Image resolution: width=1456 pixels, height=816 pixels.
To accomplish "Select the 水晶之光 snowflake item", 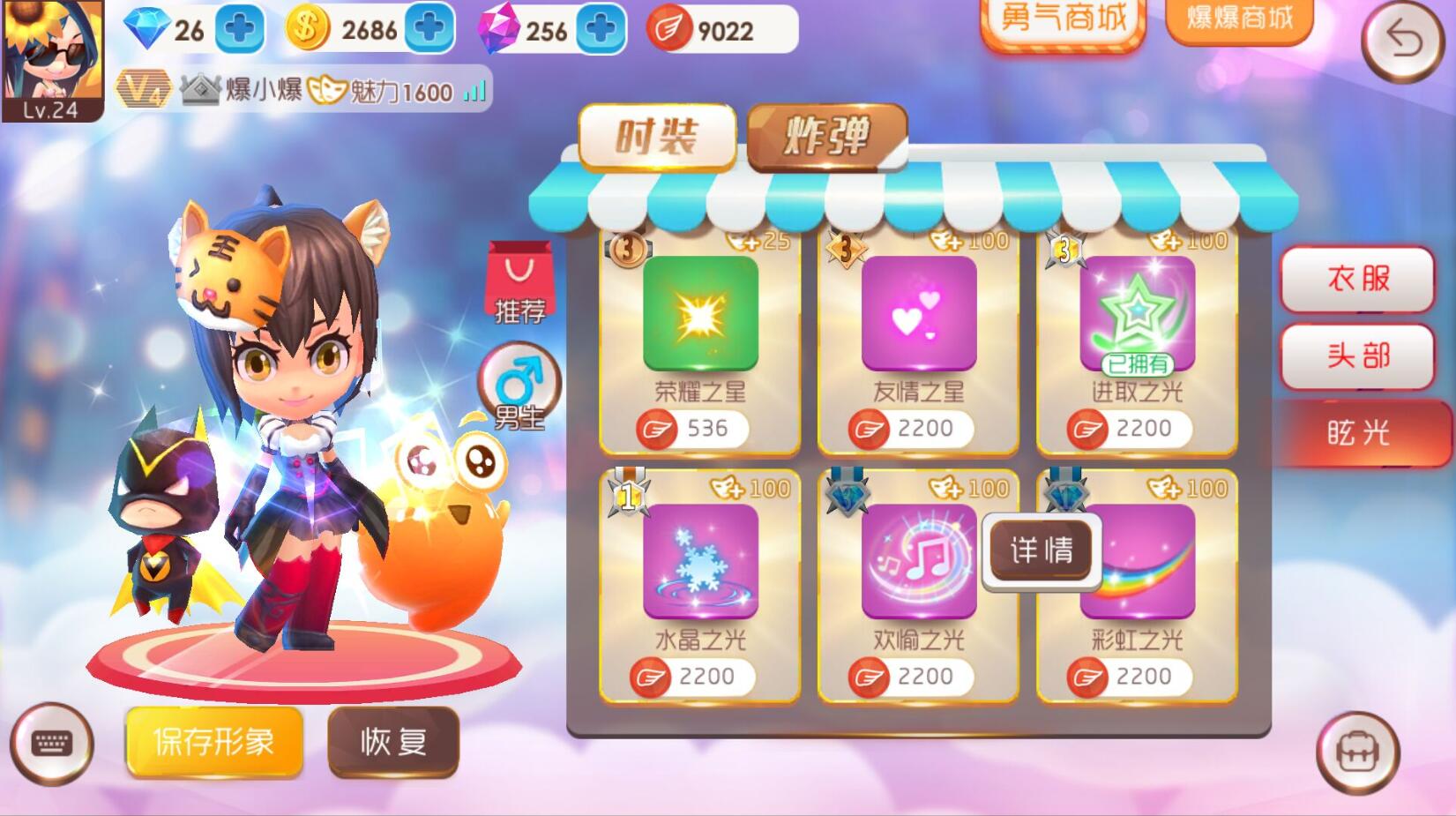I will (x=700, y=560).
